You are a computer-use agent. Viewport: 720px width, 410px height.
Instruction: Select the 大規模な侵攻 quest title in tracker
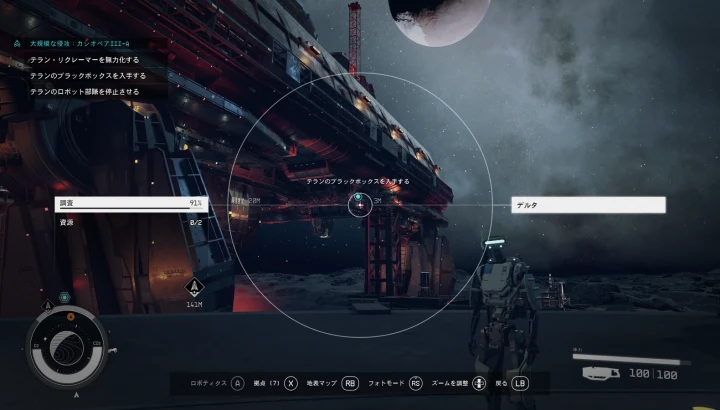[80, 44]
